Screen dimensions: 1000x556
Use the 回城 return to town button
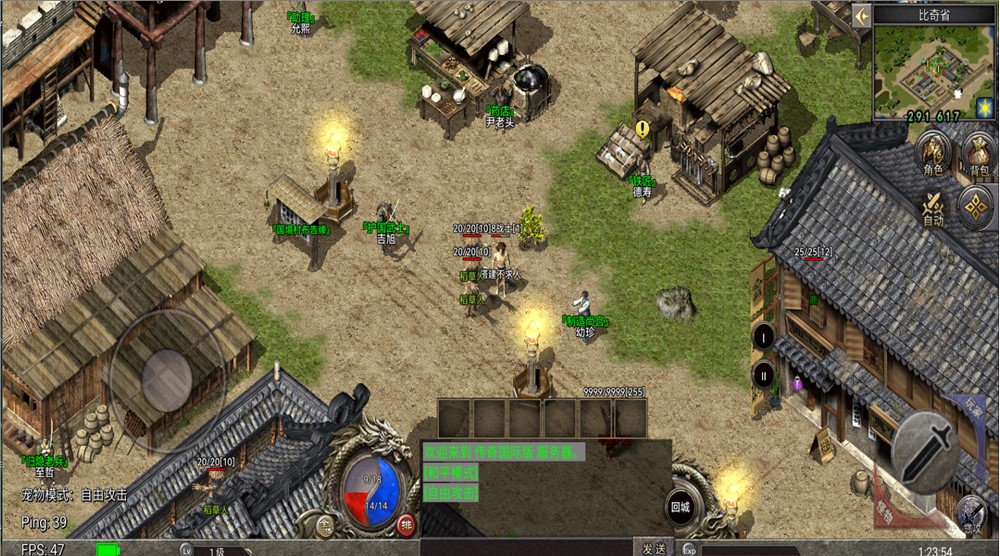tap(681, 507)
